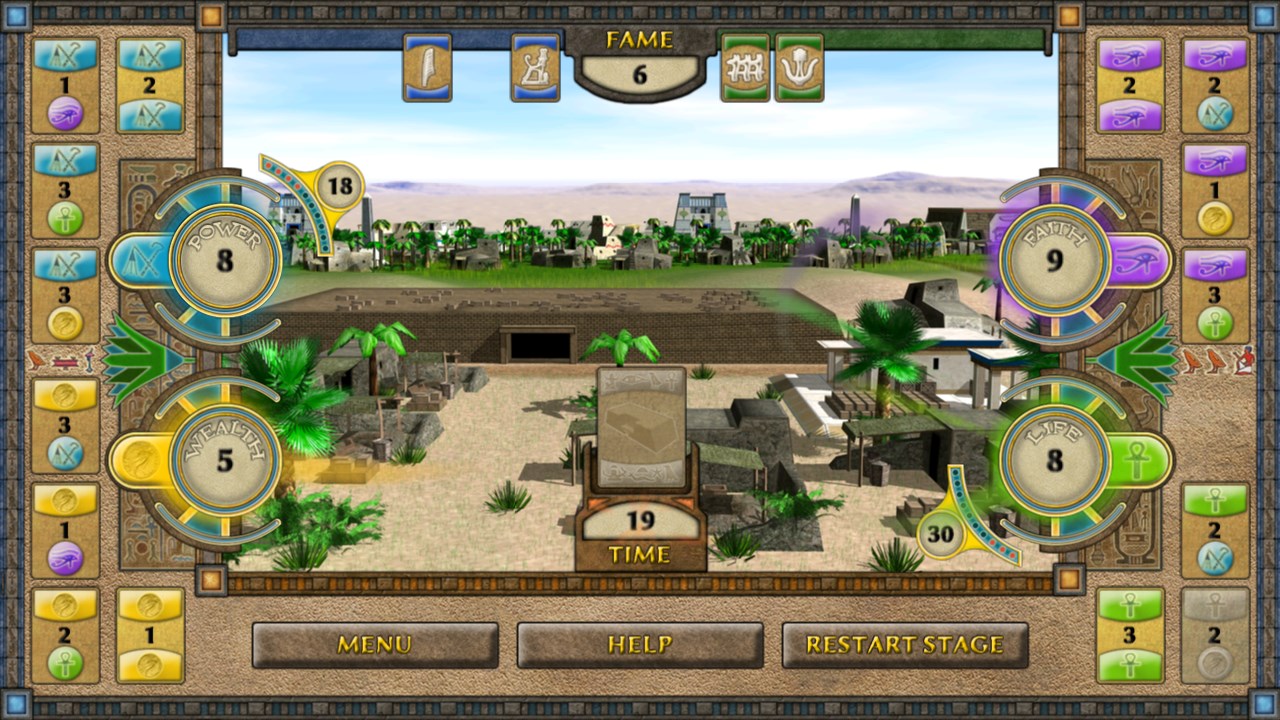
Task: Click the WEALTH coin medallion
Action: click(222, 460)
